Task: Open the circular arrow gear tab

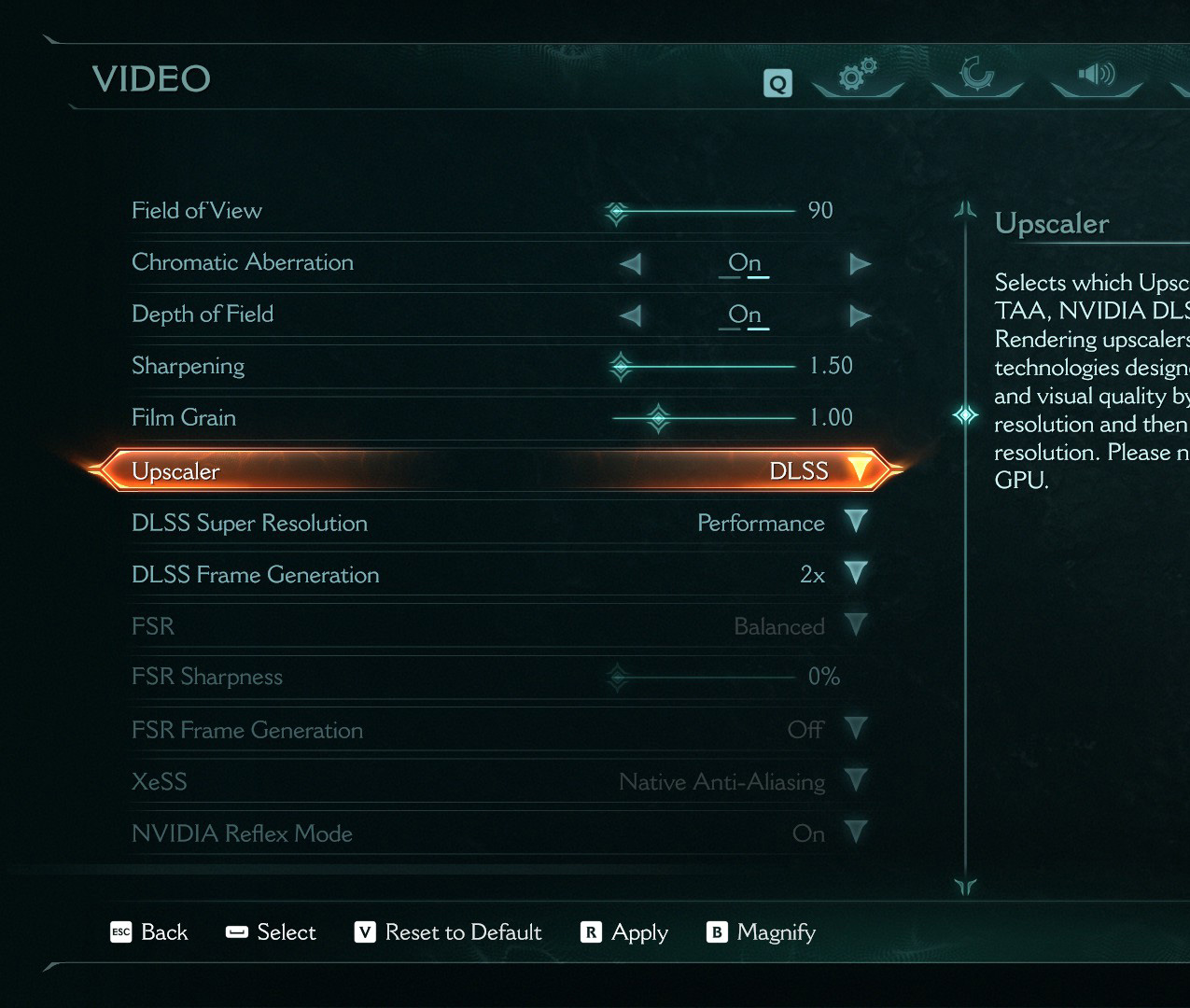Action: (x=977, y=75)
